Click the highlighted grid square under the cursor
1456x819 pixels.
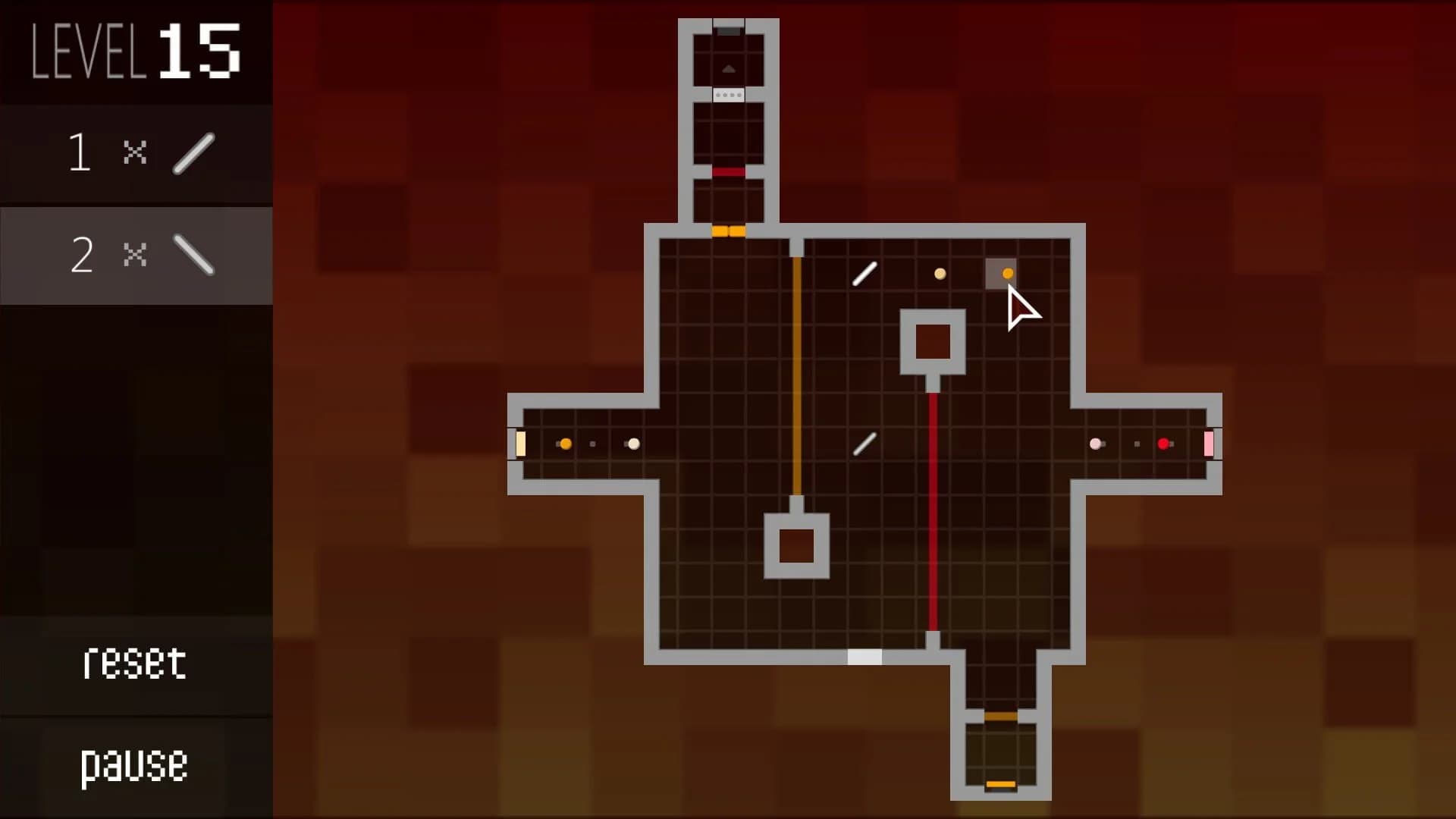tap(1002, 275)
